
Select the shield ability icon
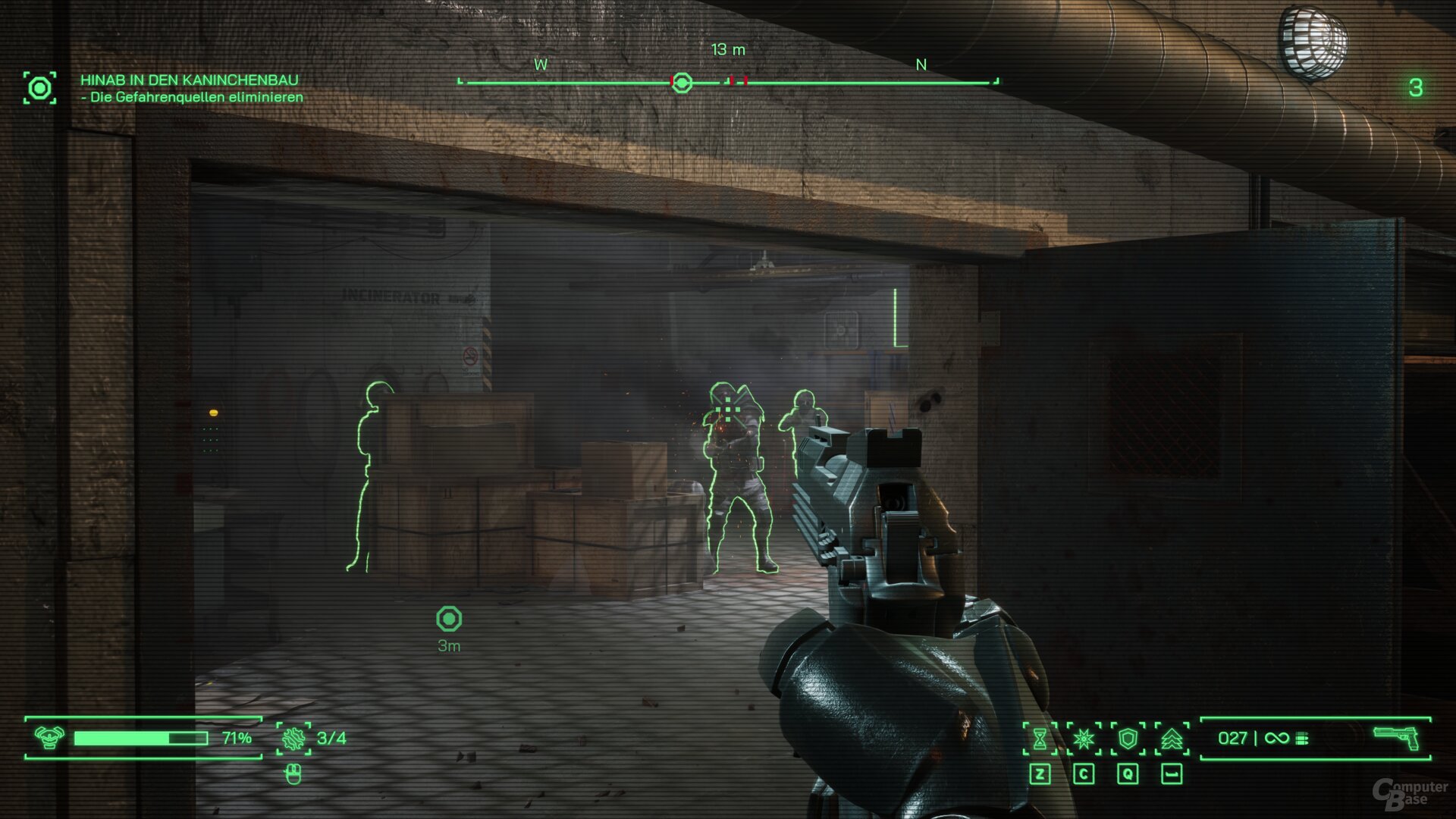pos(1127,737)
